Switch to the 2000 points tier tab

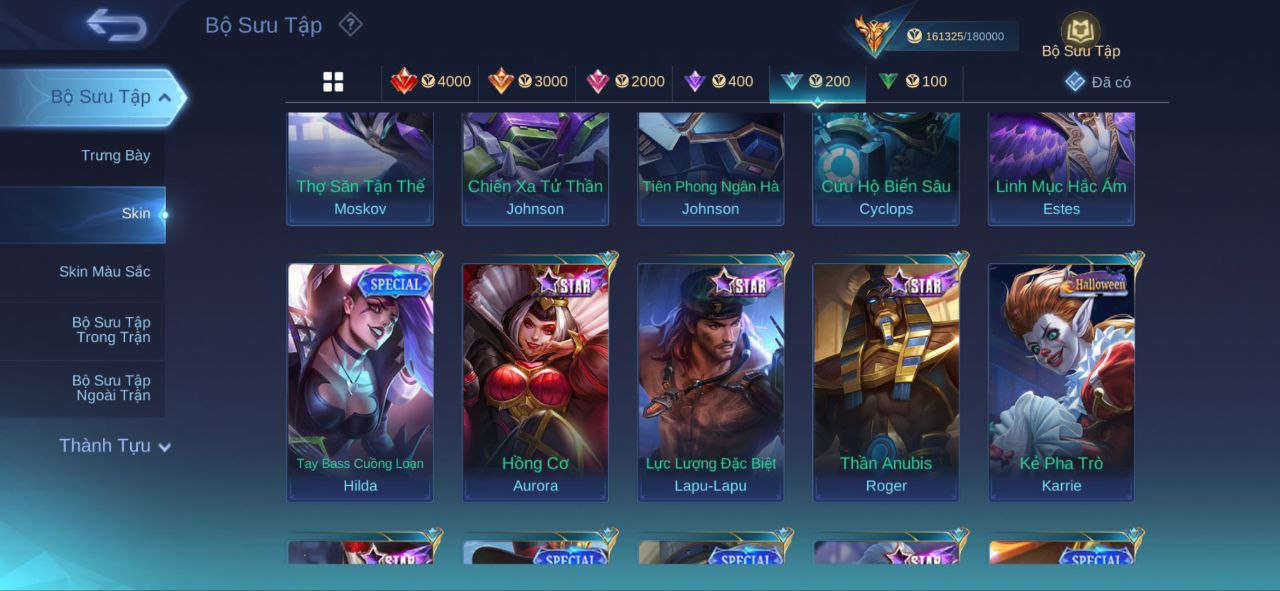point(625,82)
